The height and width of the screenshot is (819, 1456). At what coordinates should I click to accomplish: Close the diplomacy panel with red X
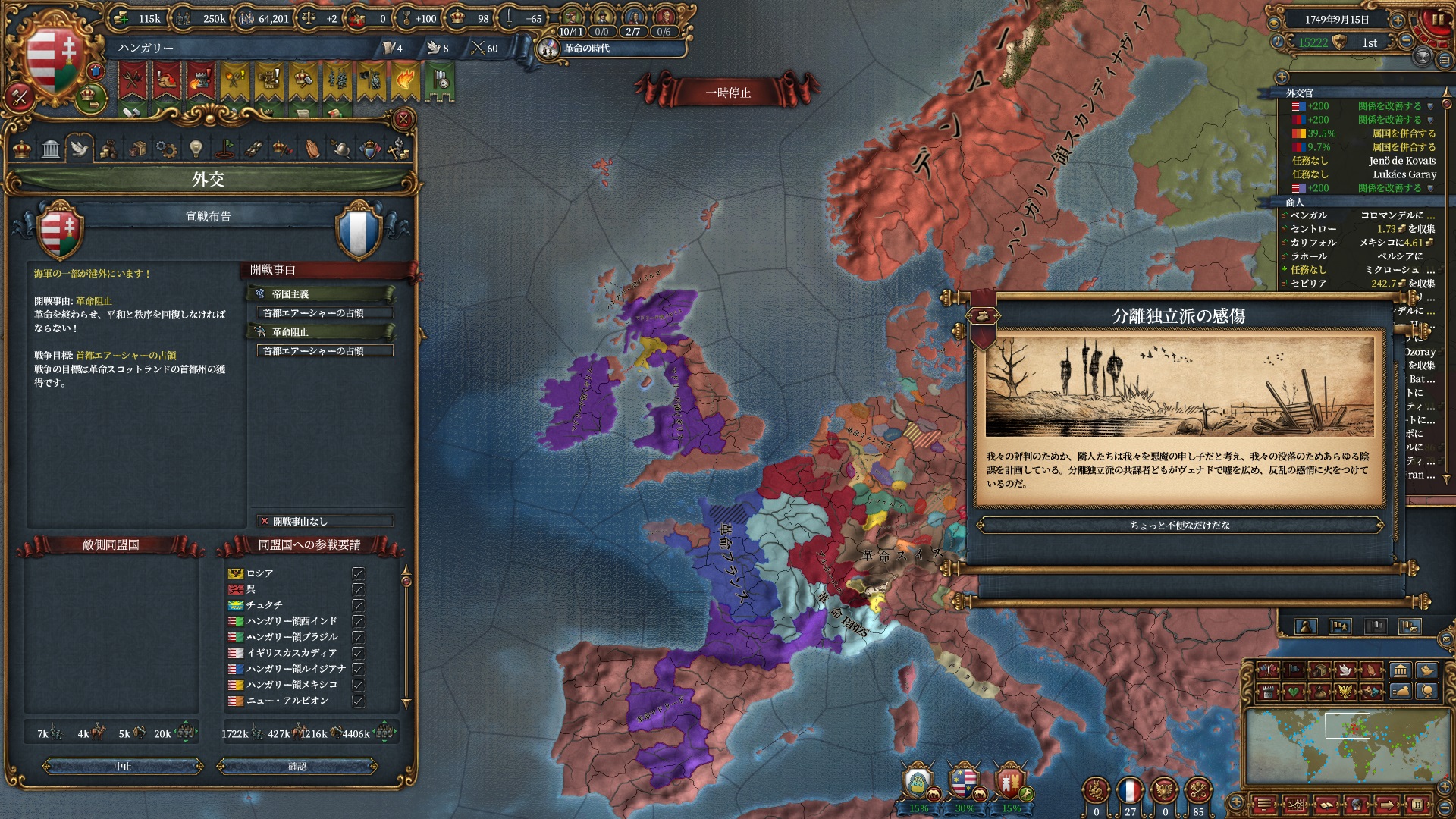[403, 119]
